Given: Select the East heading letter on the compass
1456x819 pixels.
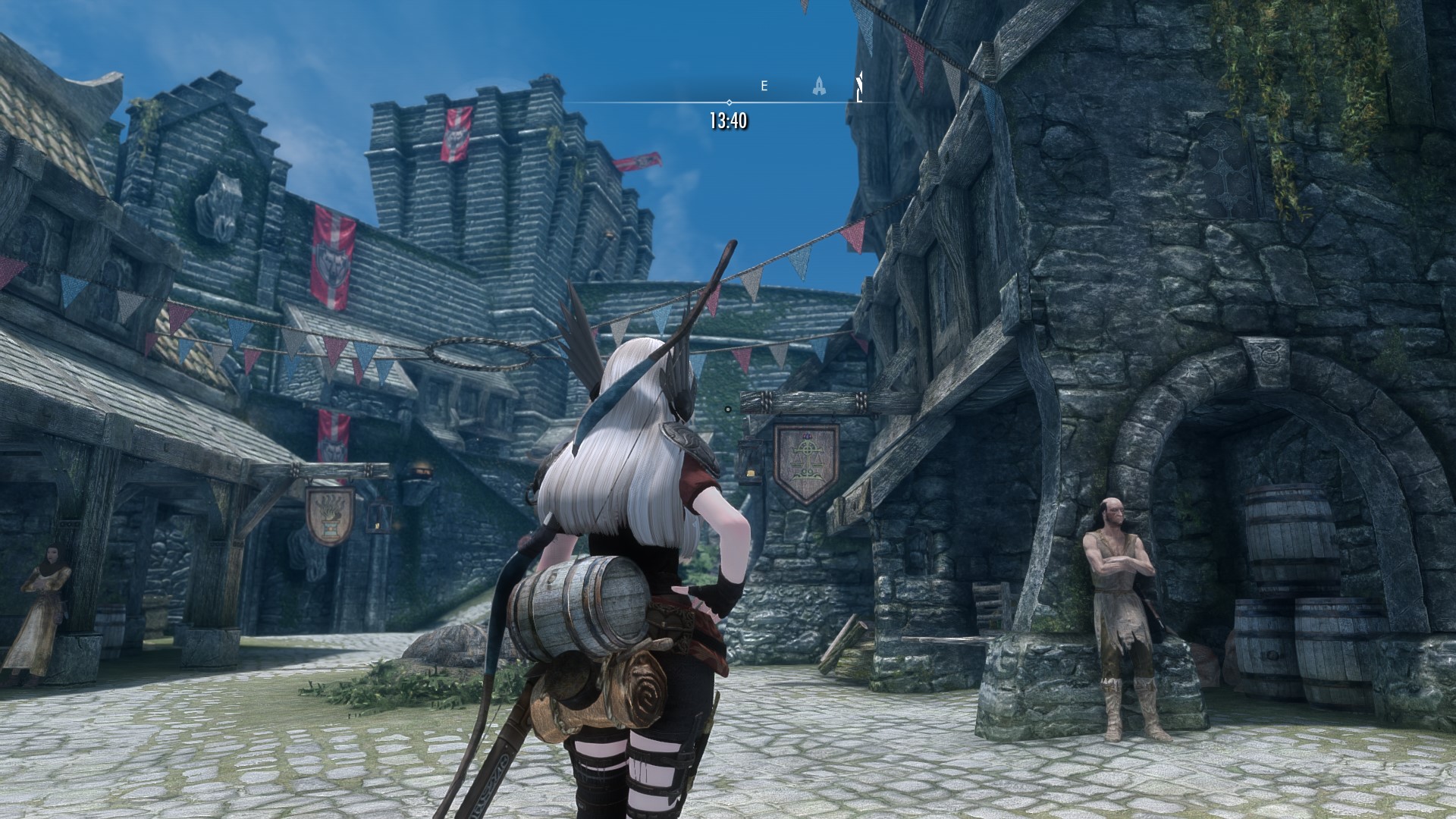Looking at the screenshot, I should [x=764, y=86].
